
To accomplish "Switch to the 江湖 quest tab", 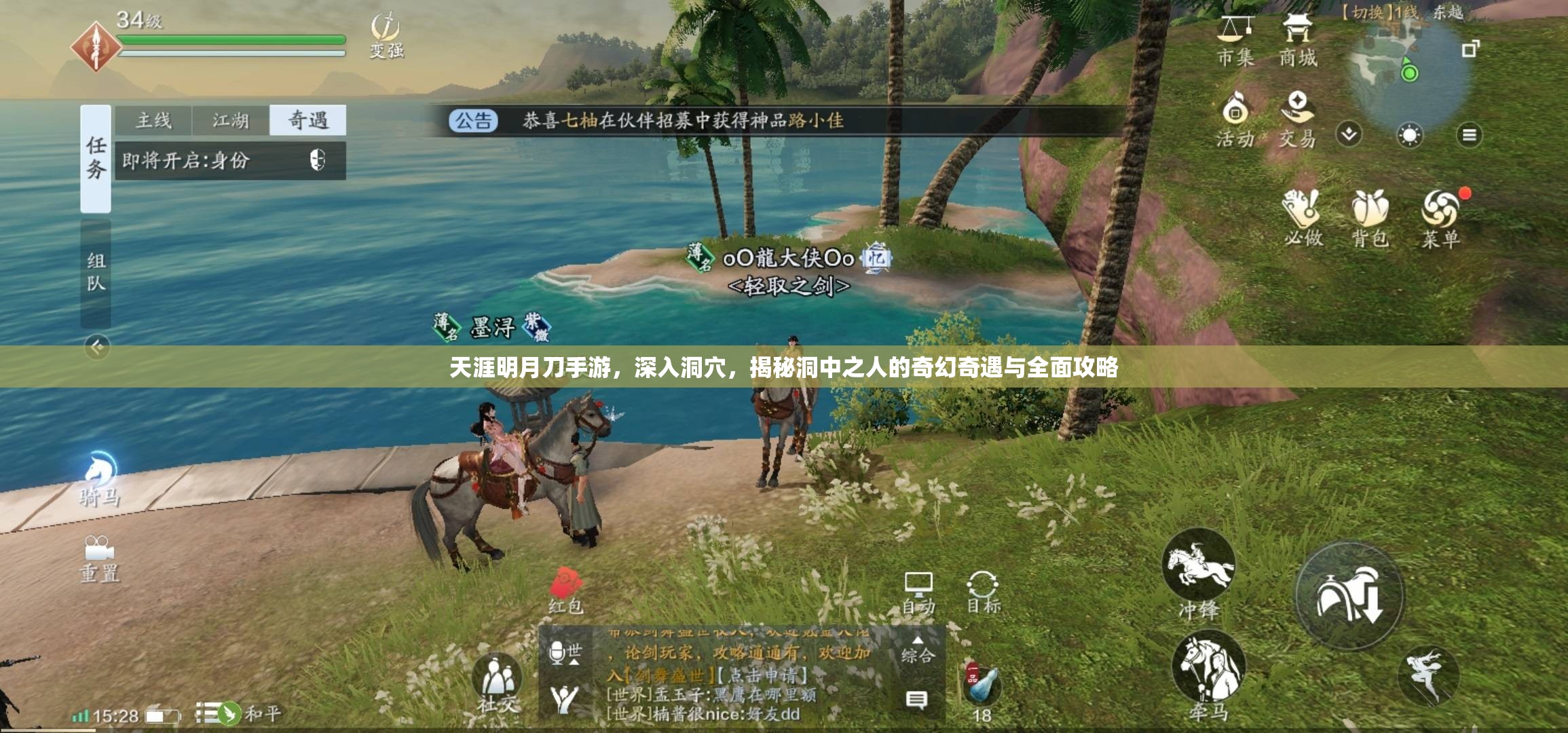I will [x=231, y=121].
